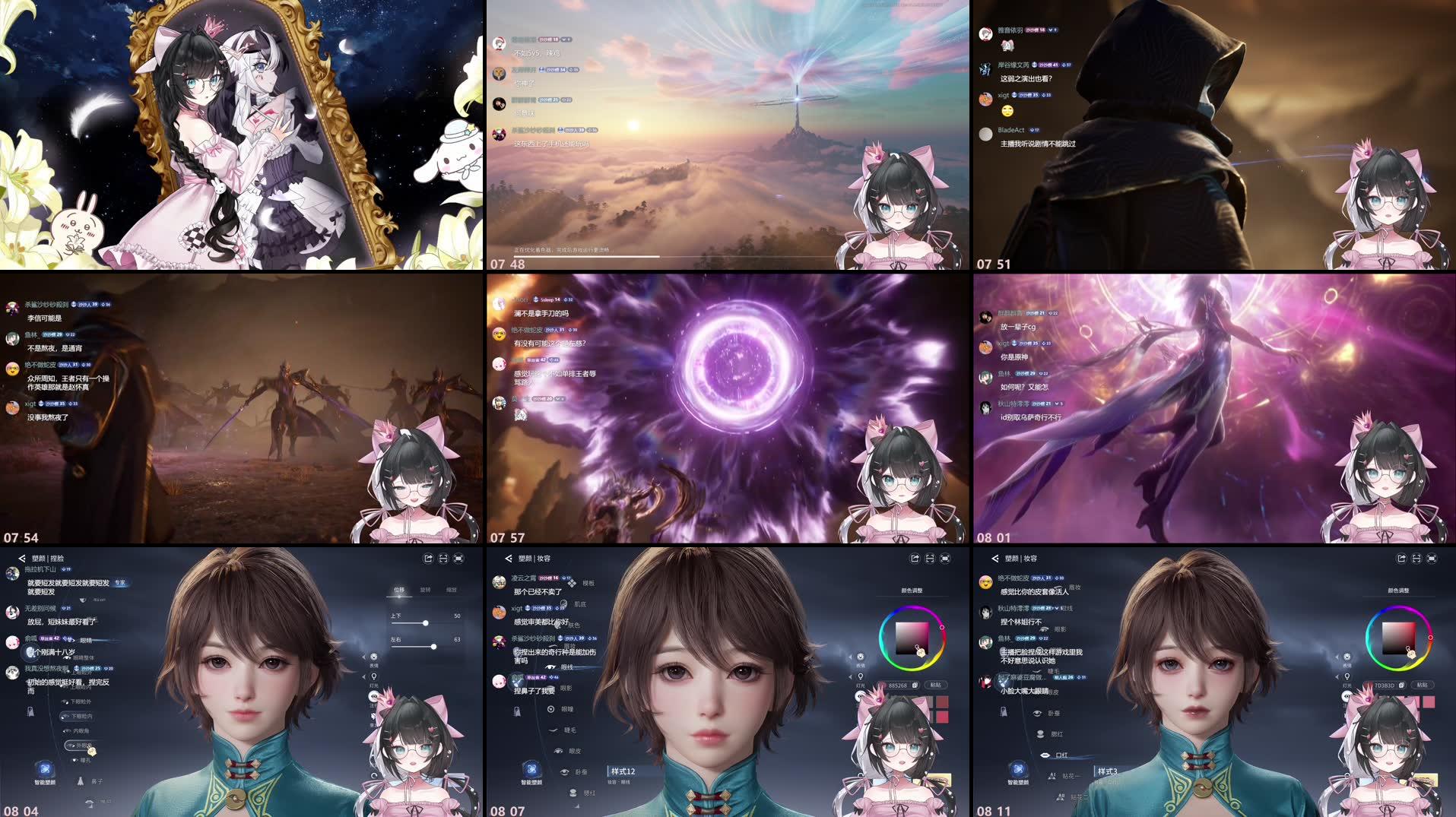Screen dimensions: 1456x817
Task: Select the 腮红 blush makeup icon
Action: tap(1040, 734)
